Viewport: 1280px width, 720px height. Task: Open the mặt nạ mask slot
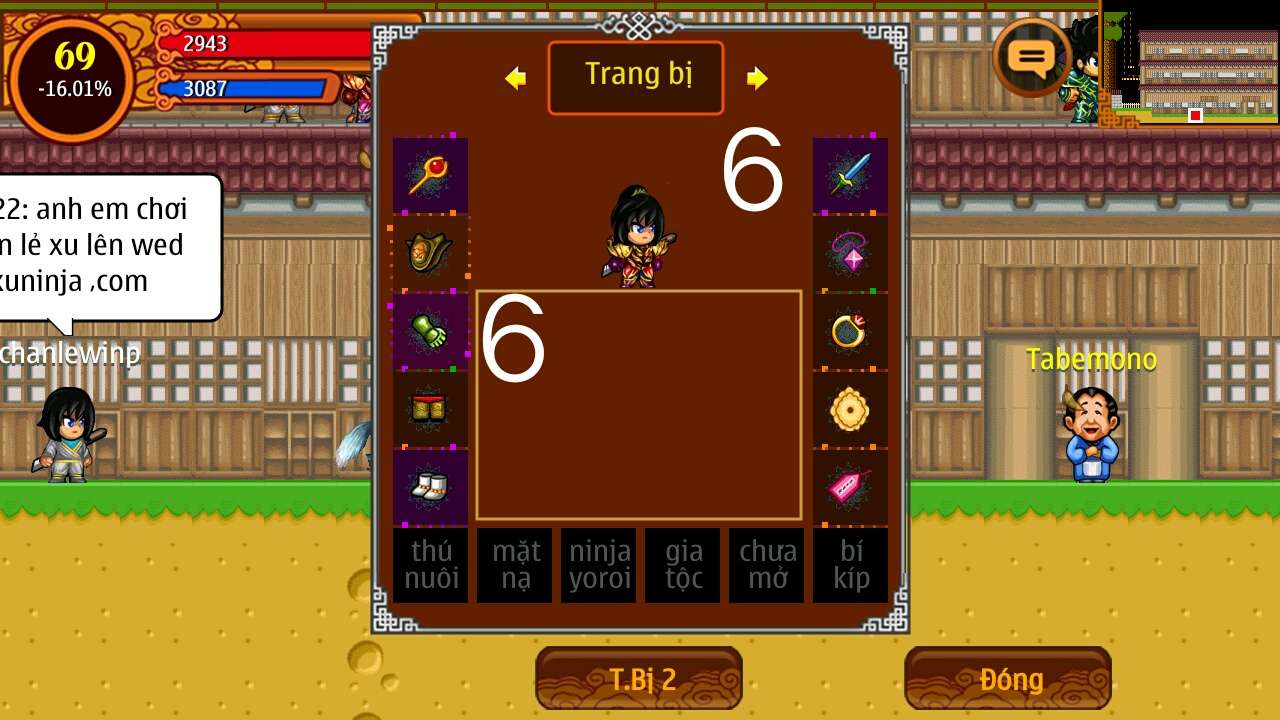pos(514,565)
